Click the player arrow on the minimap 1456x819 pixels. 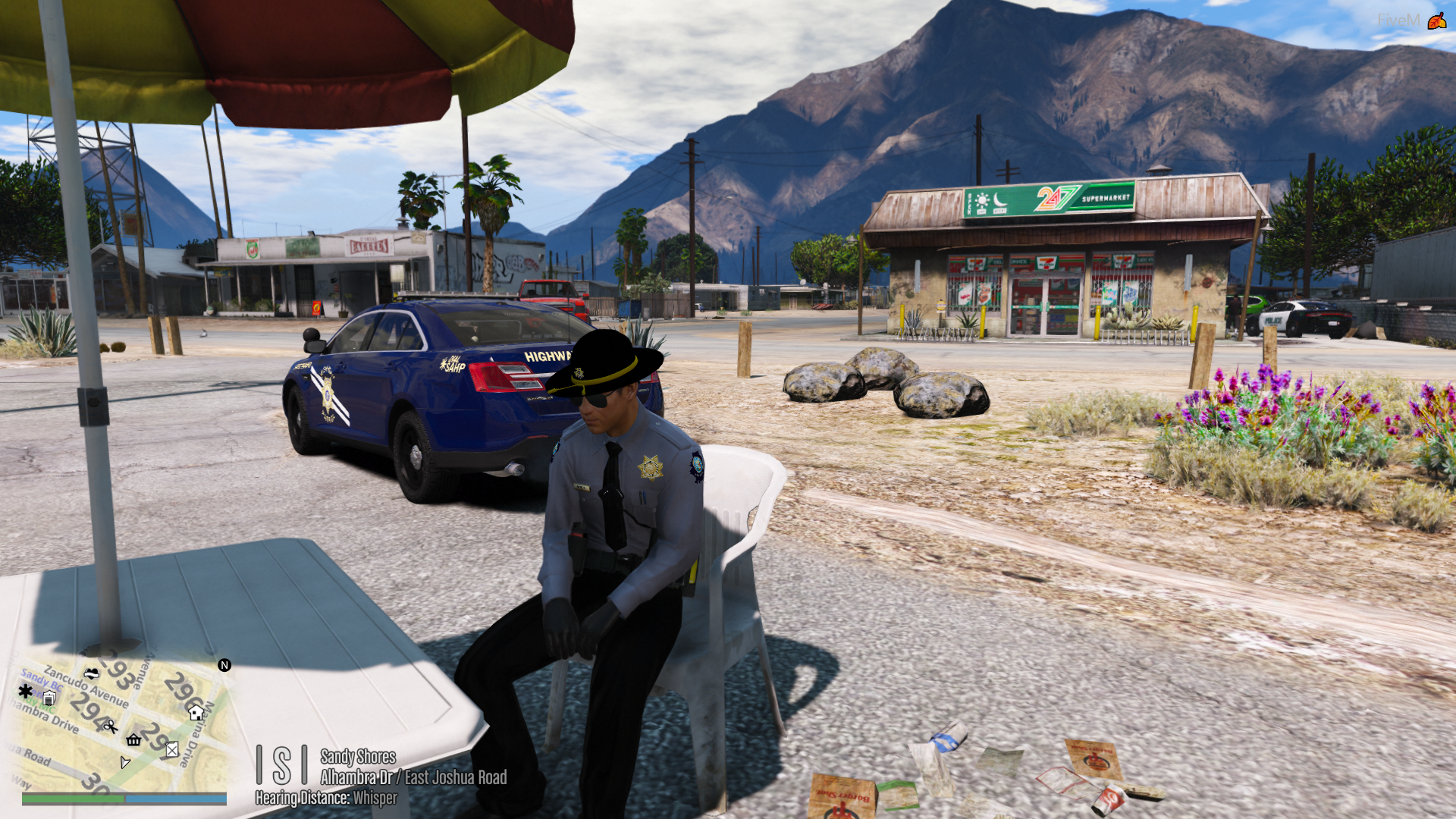pos(125,761)
